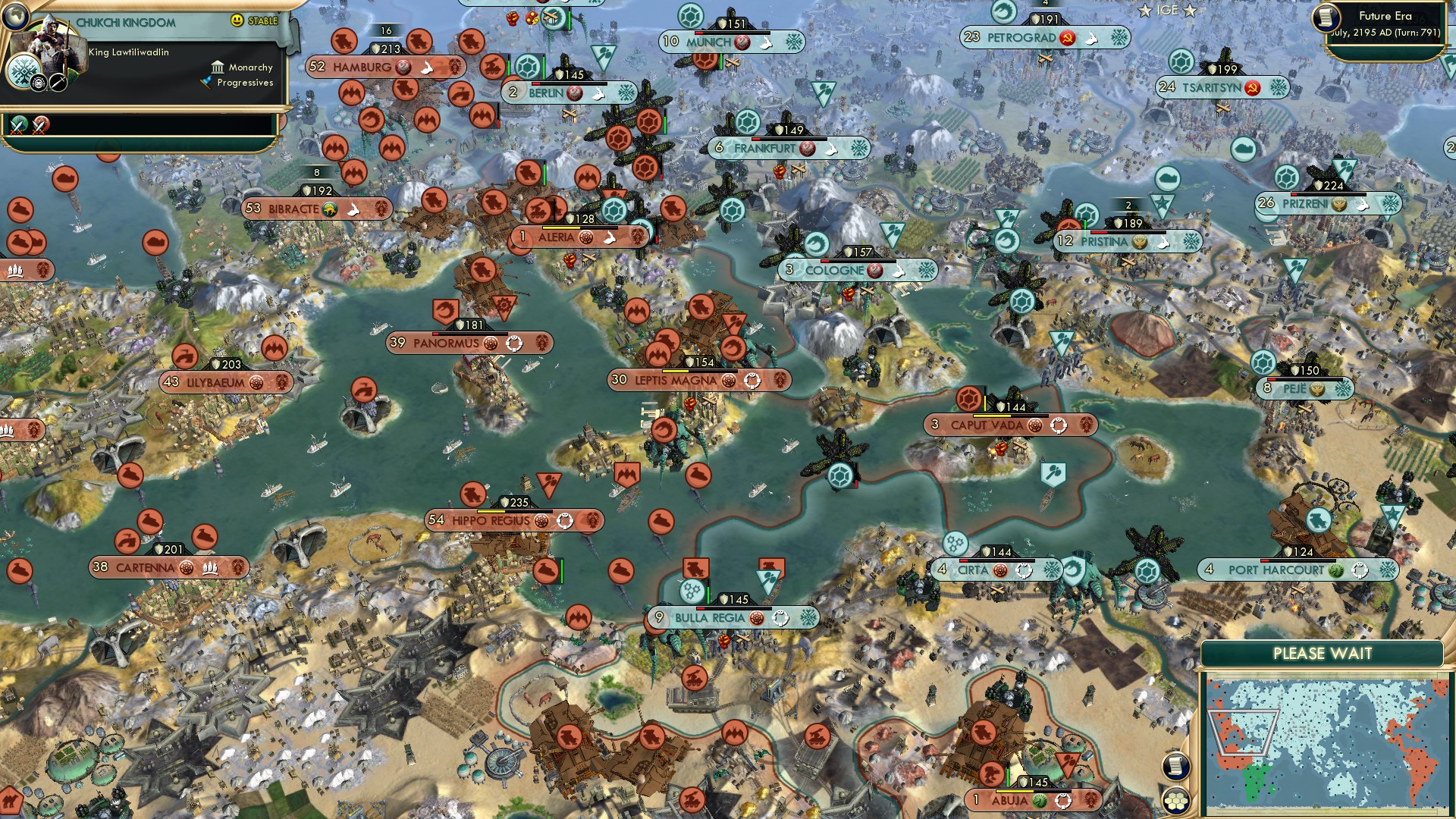1456x819 pixels.
Task: Open the Hamburg city screen
Action: [x=366, y=67]
